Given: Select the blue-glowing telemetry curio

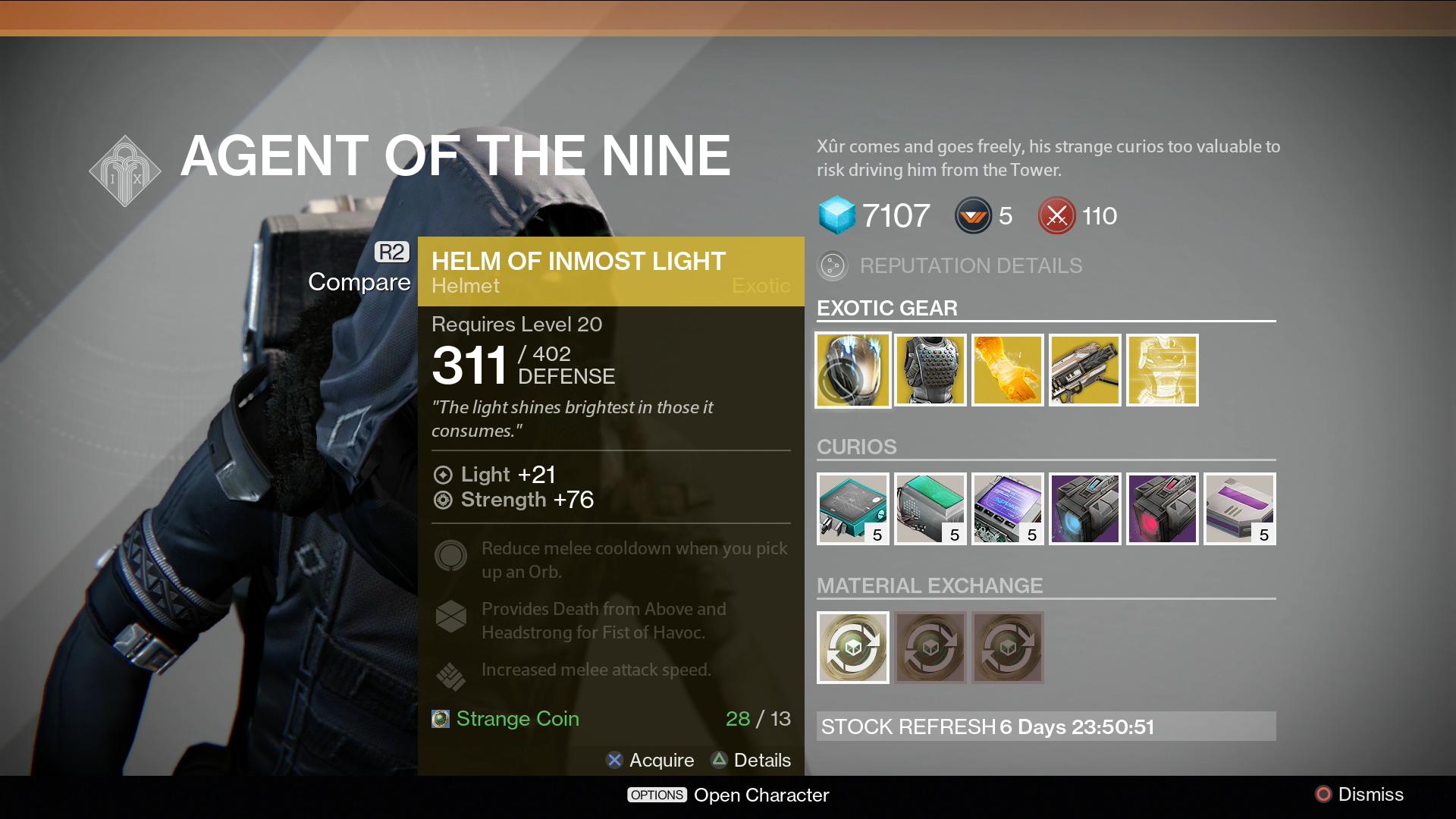Looking at the screenshot, I should tap(1084, 508).
